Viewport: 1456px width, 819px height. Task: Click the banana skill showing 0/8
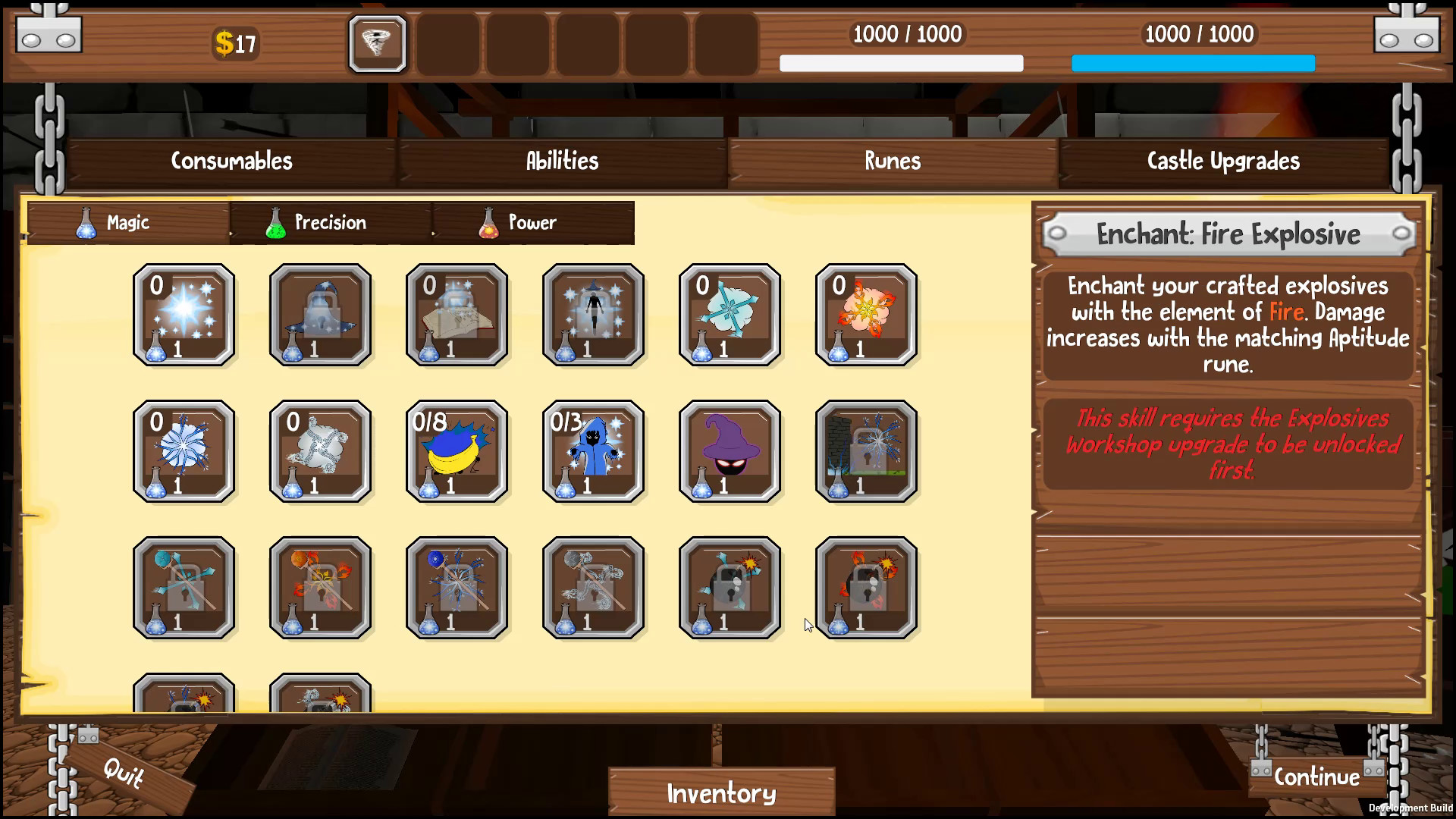[x=457, y=451]
